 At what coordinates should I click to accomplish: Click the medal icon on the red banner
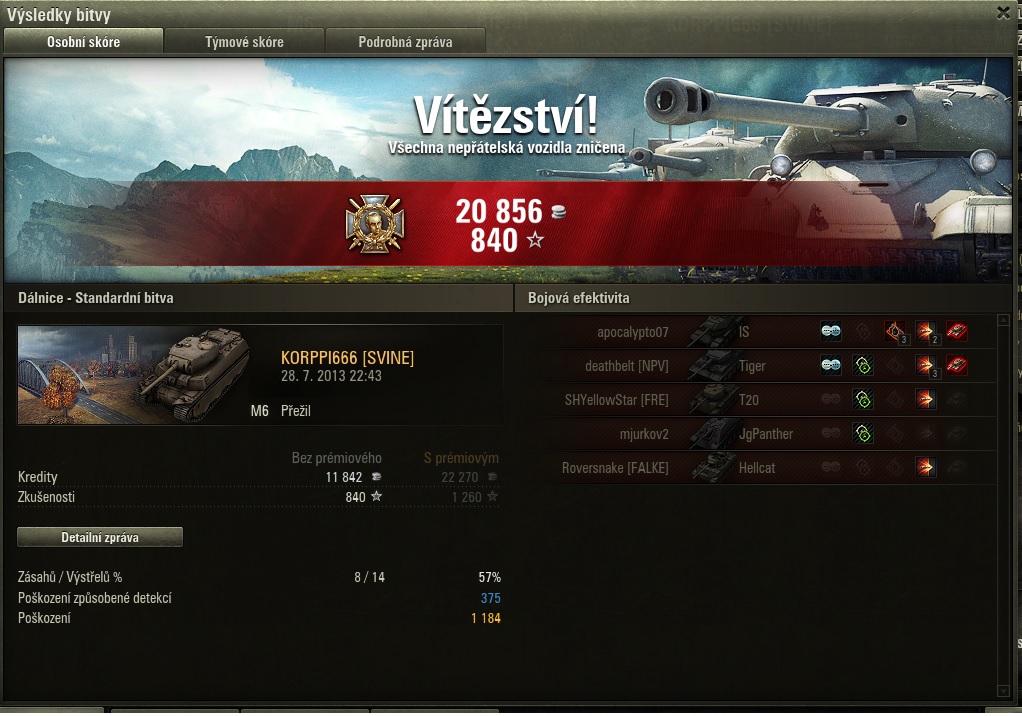coord(367,224)
